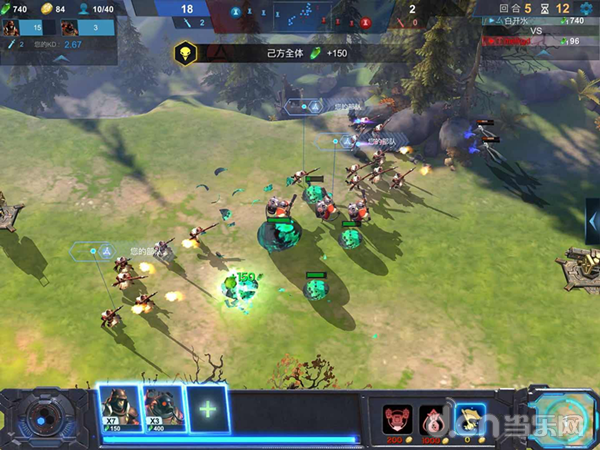600x450 pixels.
Task: Click the top-center battlefield minimap
Action: point(297,16)
